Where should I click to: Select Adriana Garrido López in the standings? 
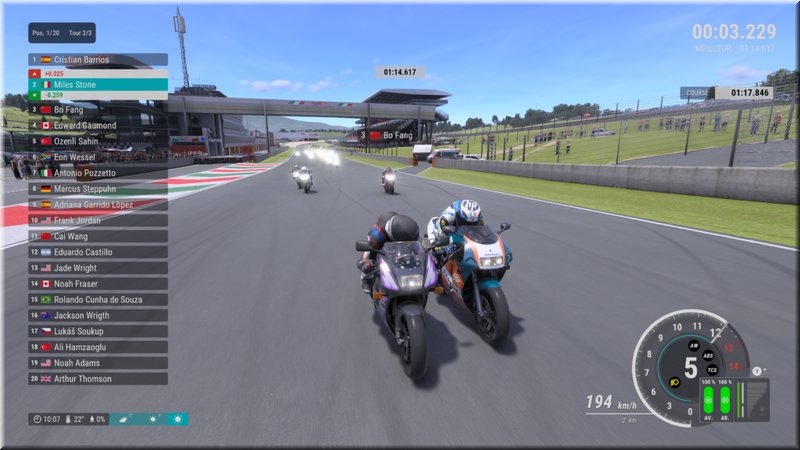pos(97,204)
